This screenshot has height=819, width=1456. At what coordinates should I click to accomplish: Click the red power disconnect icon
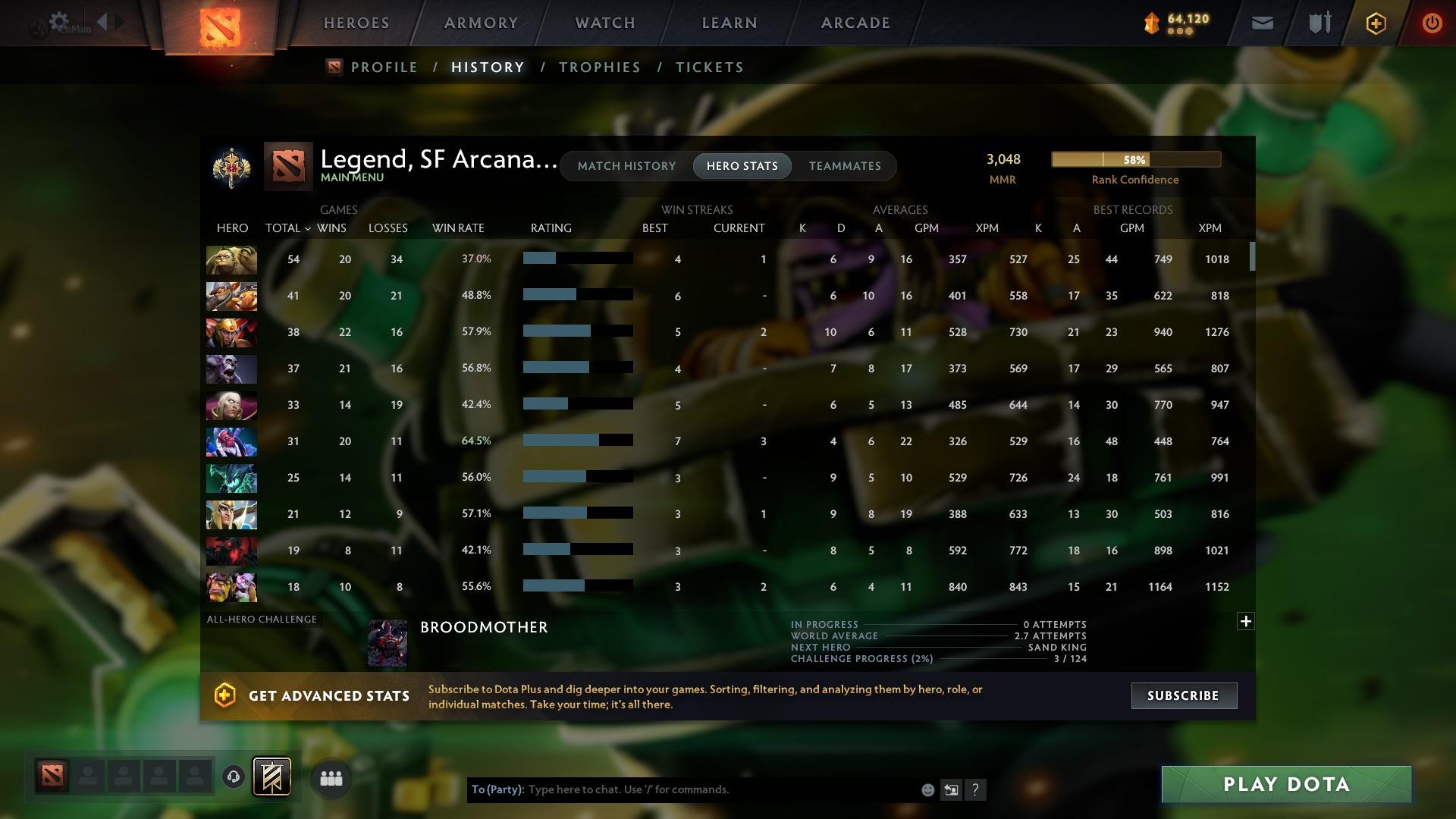(1432, 23)
